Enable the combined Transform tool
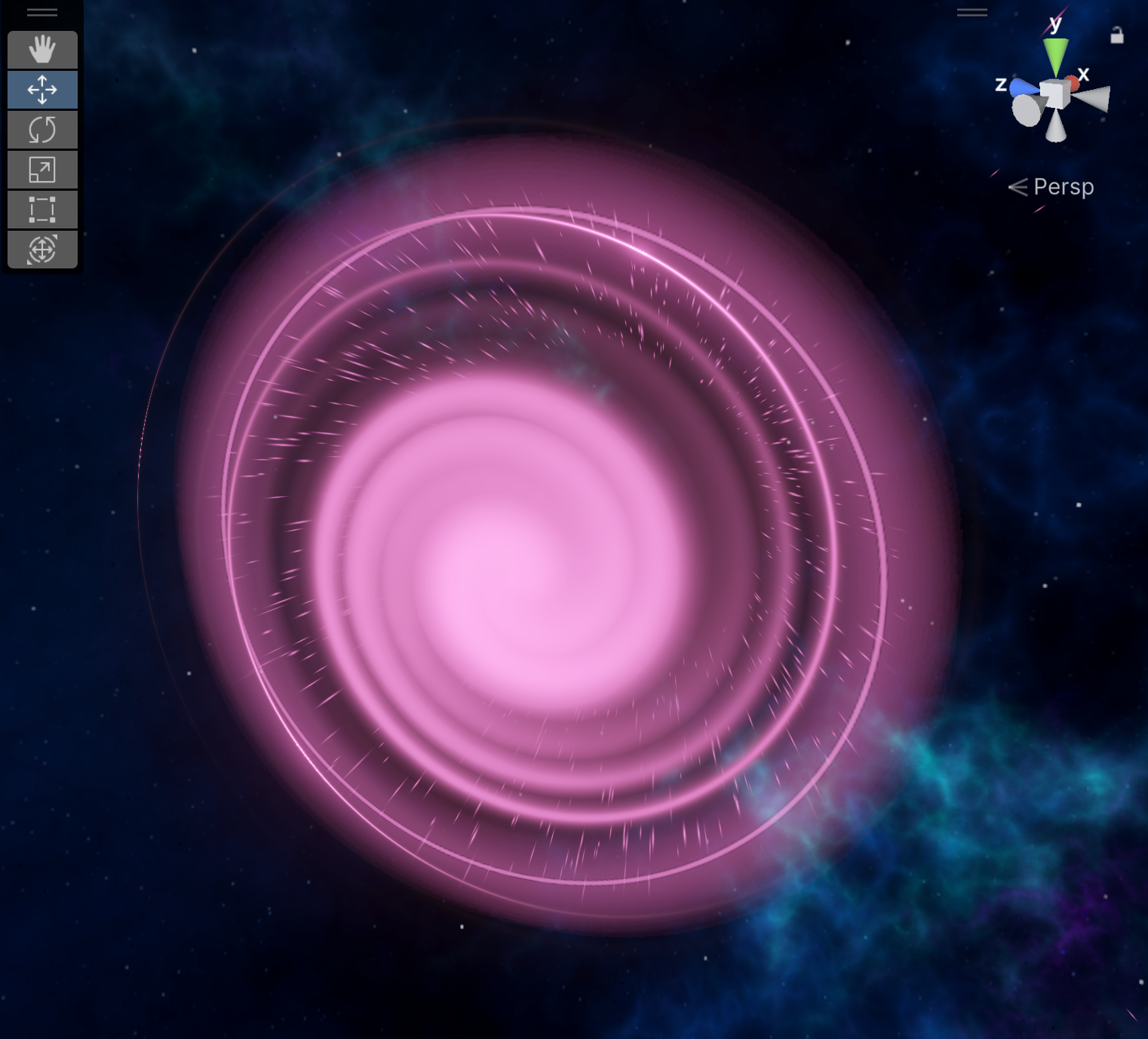This screenshot has height=1039, width=1148. coord(42,249)
